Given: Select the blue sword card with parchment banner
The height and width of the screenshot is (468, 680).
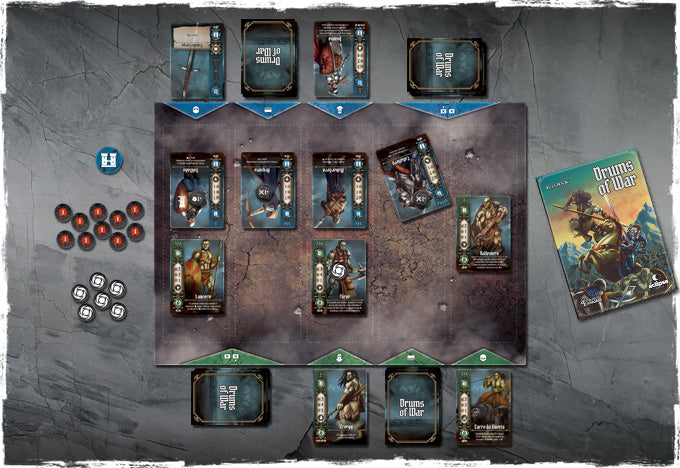Looking at the screenshot, I should (x=197, y=60).
